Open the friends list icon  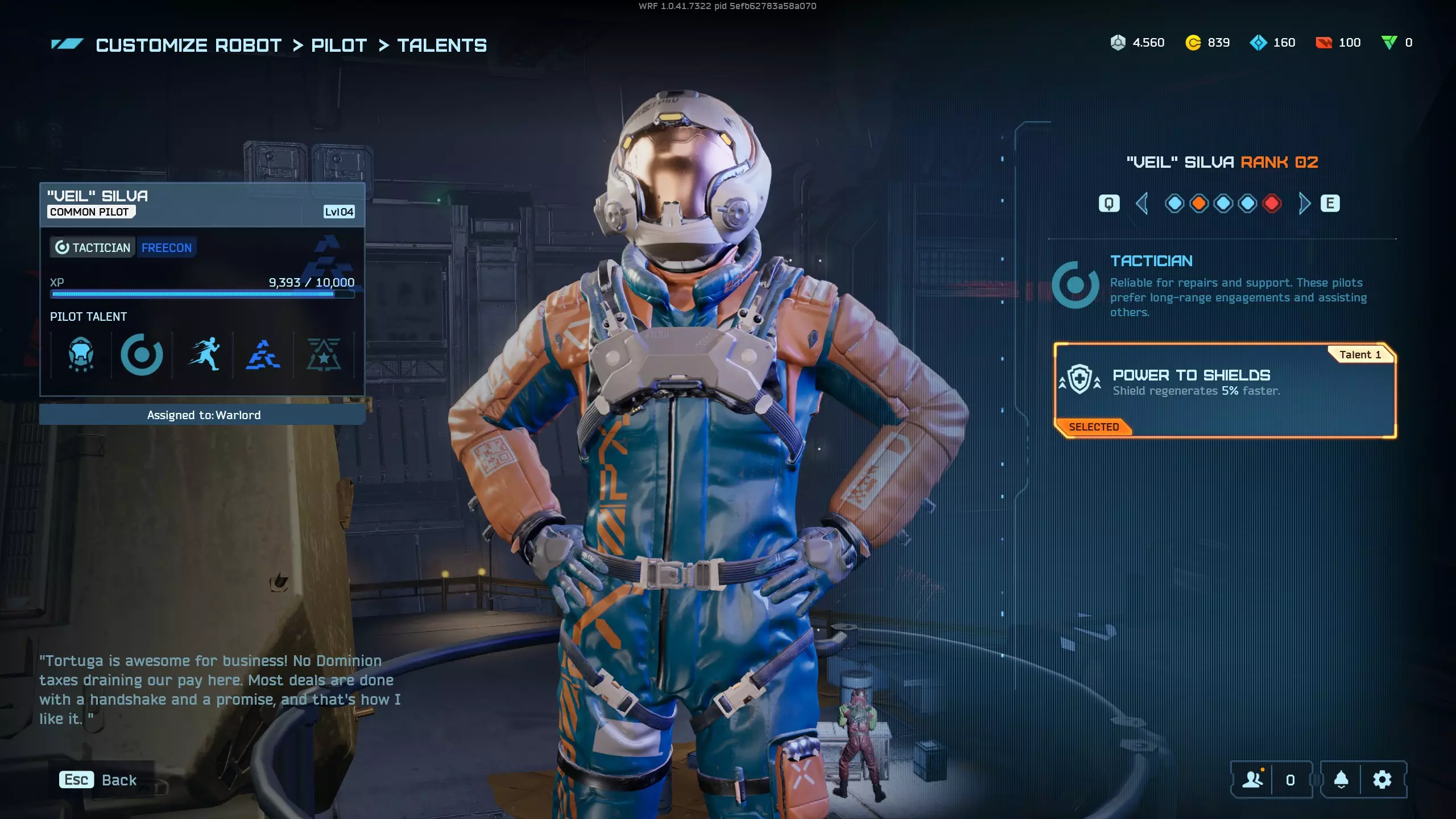point(1252,780)
